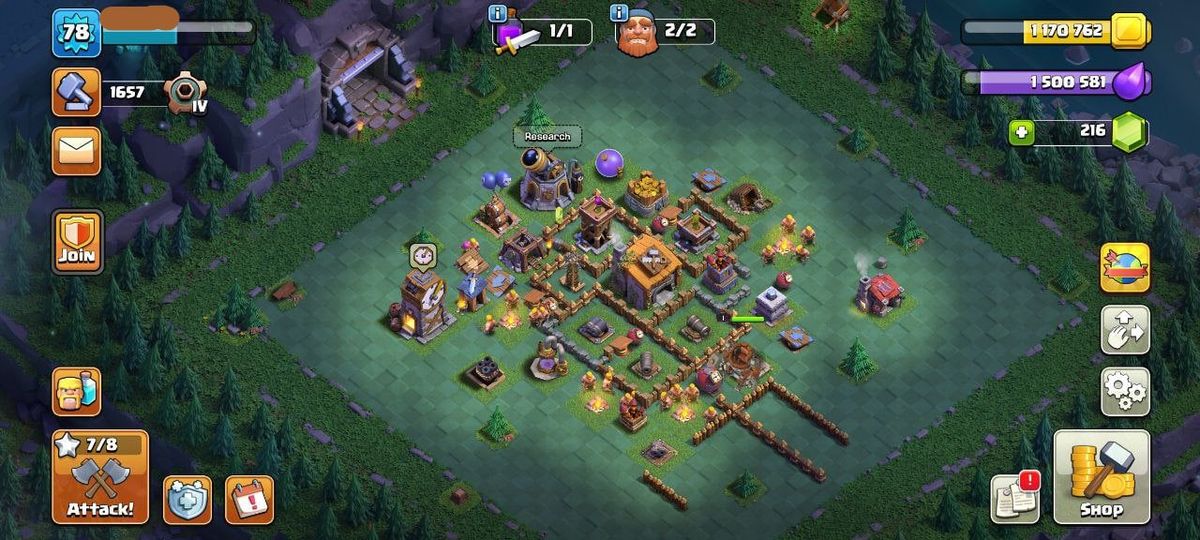Open the army overview barbarian button
Viewport: 1200px width, 540px height.
click(76, 391)
